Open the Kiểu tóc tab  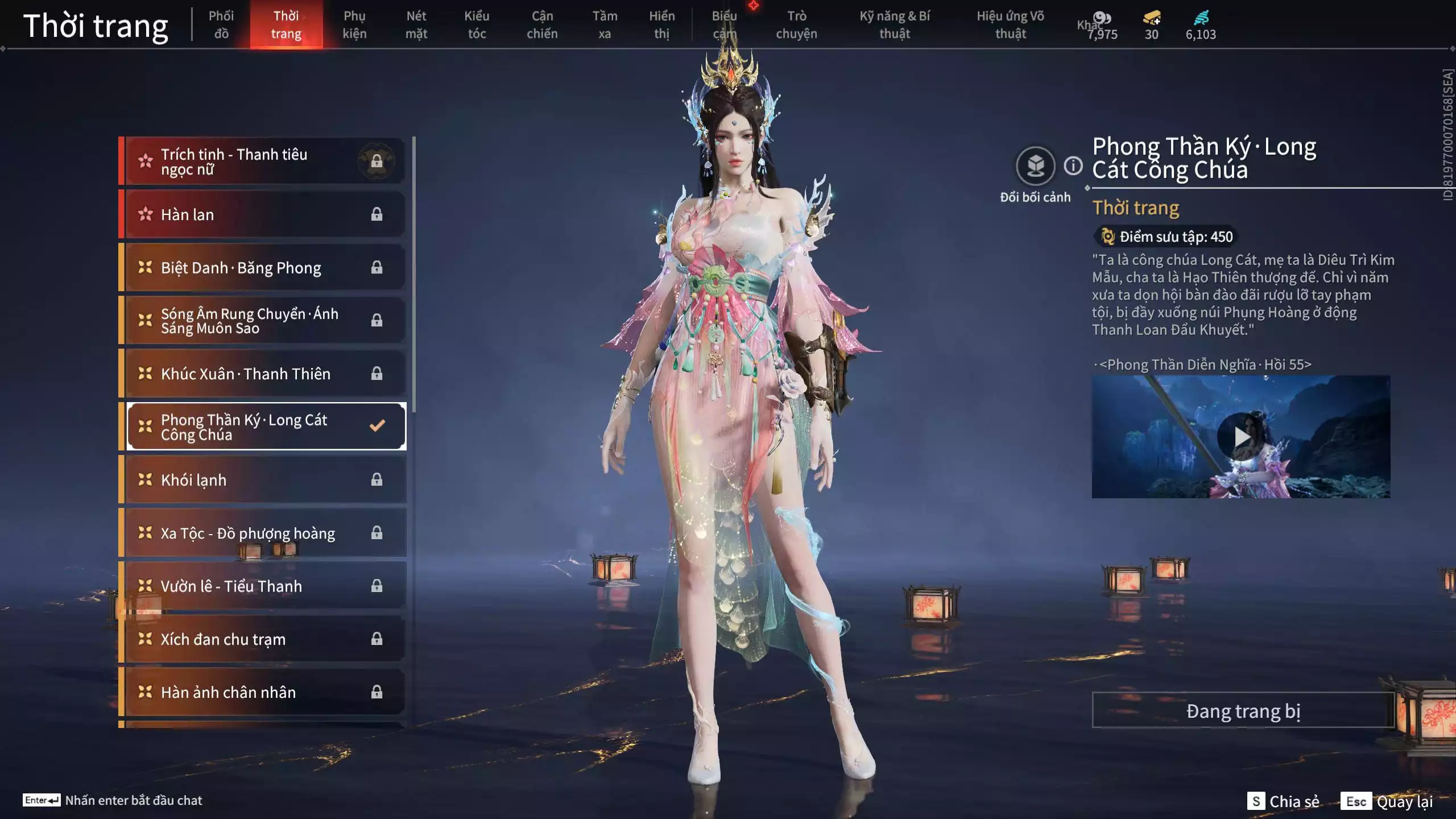pos(477,24)
